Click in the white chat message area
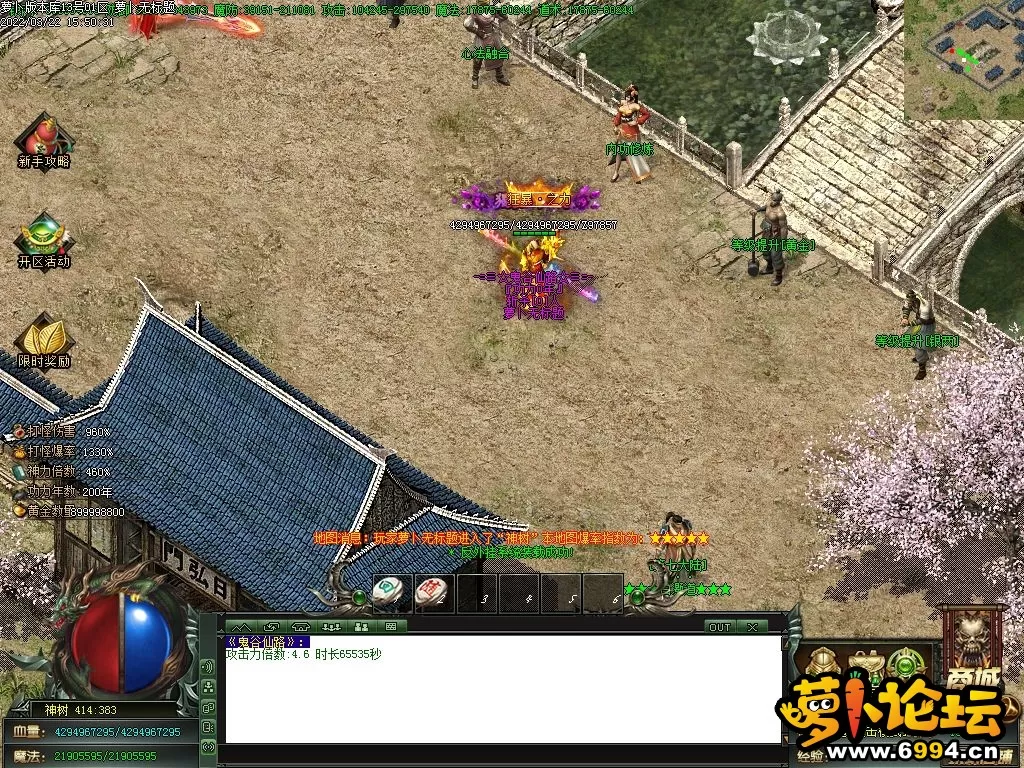Viewport: 1024px width, 768px height. click(502, 700)
